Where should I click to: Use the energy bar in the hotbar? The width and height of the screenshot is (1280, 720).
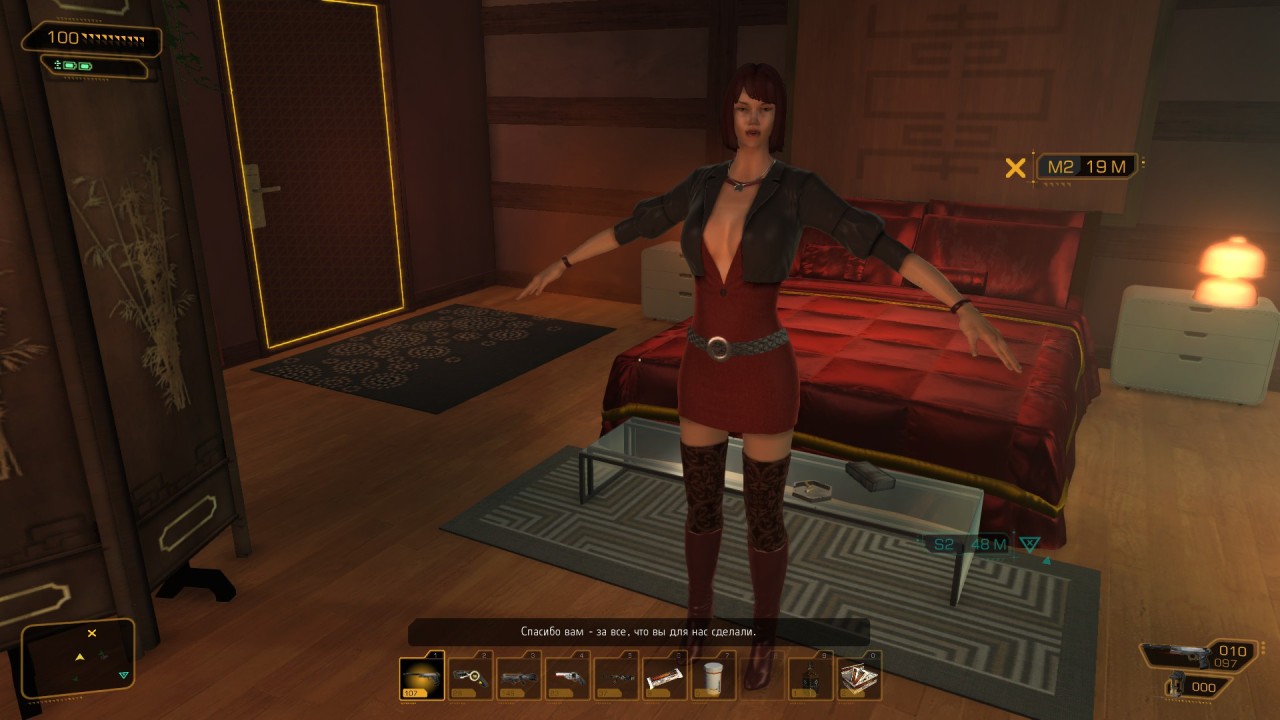[665, 678]
